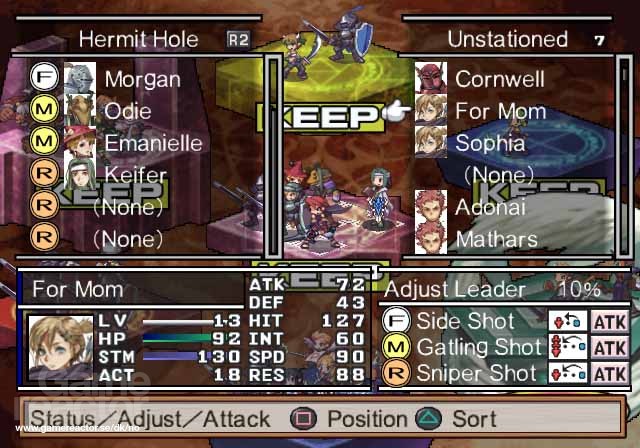Open the Hermit Hole squad header
This screenshot has height=448, width=640.
point(138,40)
